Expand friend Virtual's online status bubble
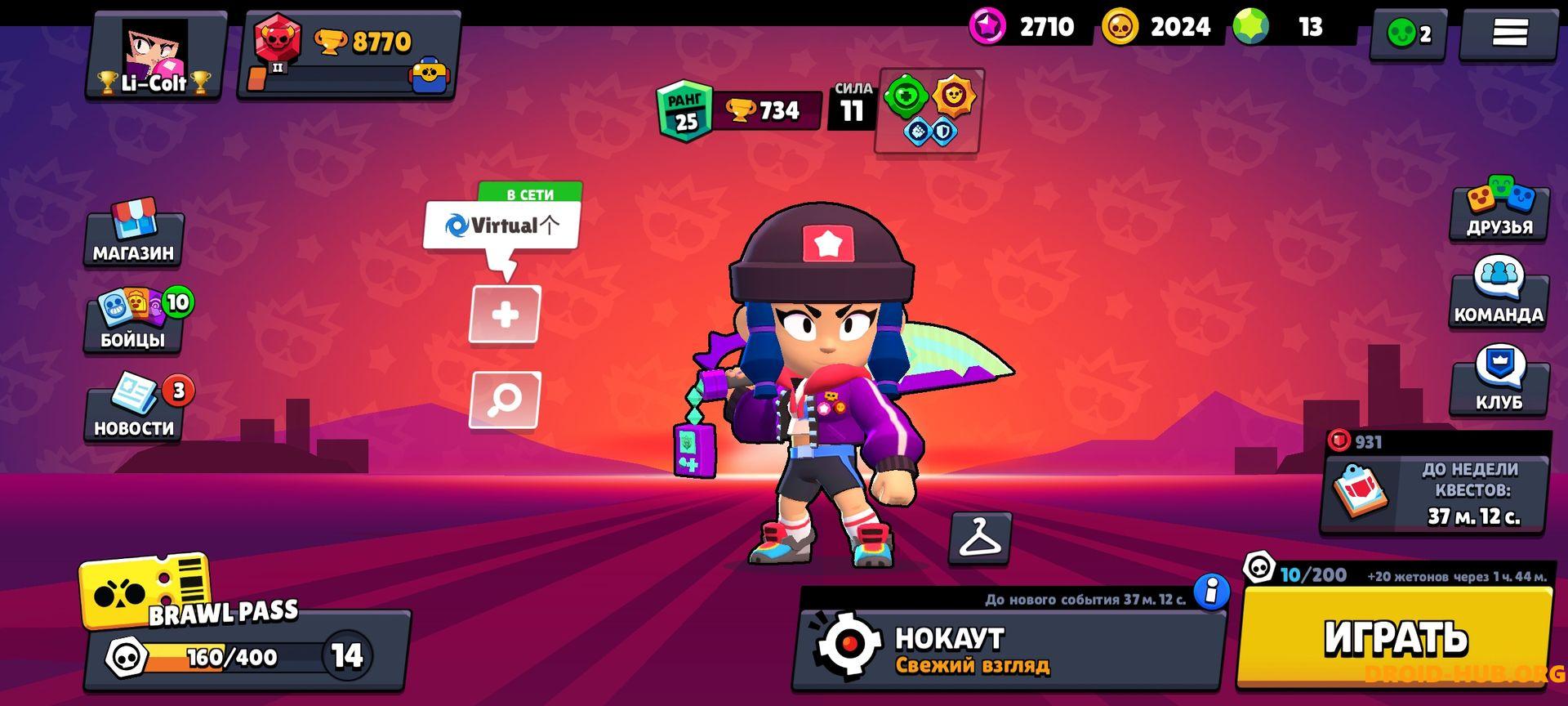The width and height of the screenshot is (1568, 706). (501, 225)
